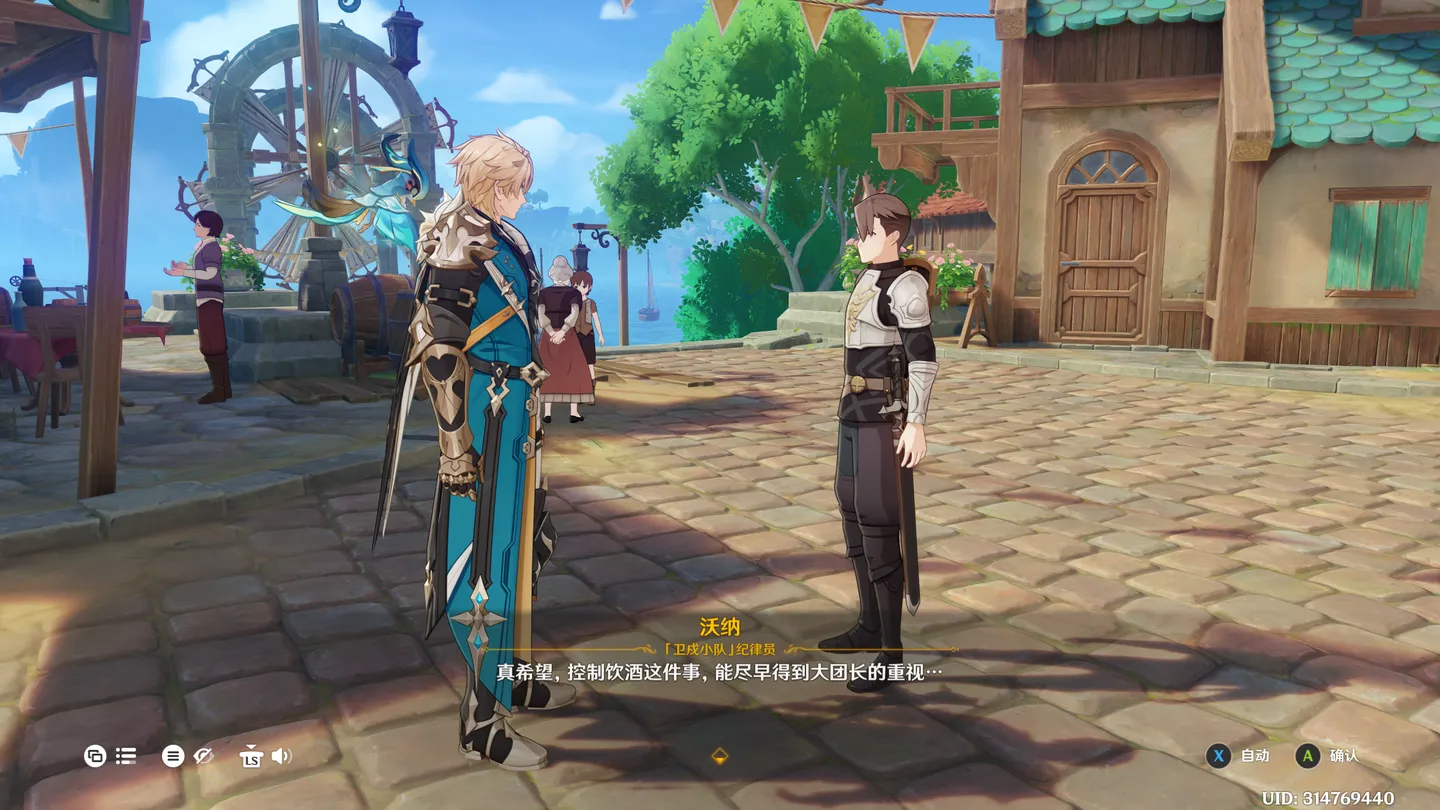Advance dialogue with the yellow diamond arrow

719,757
